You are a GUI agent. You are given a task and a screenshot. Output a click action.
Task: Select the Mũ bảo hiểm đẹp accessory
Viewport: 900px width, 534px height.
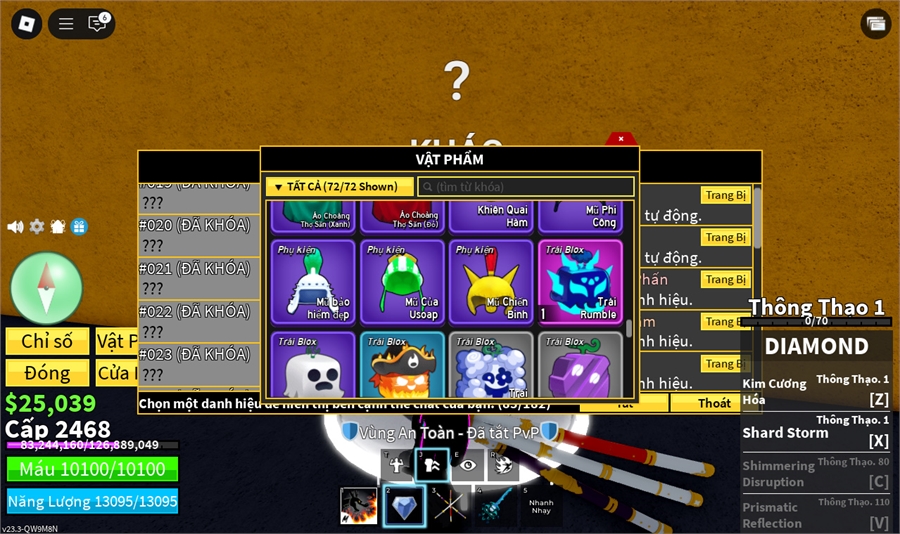(313, 282)
